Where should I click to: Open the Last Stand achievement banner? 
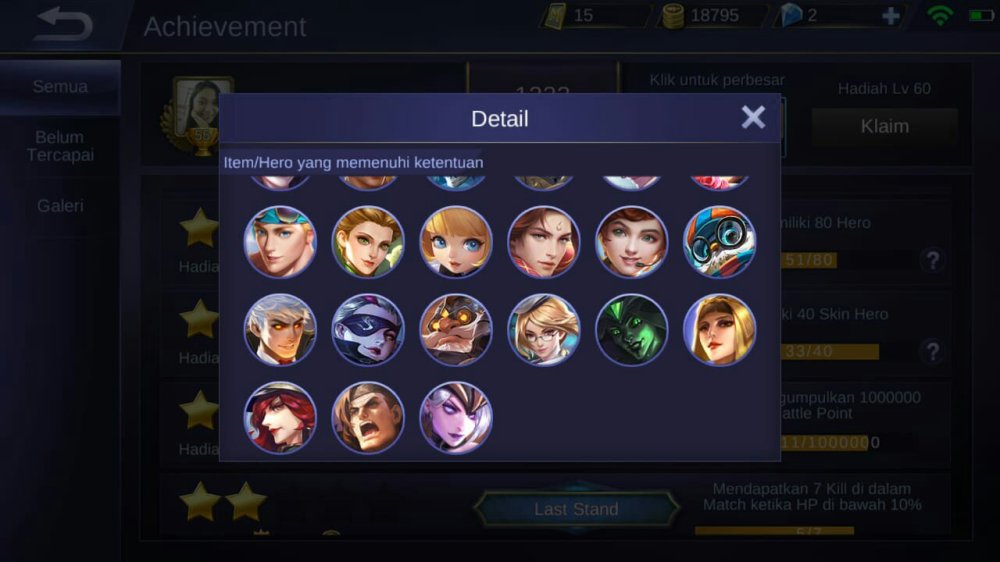click(576, 509)
